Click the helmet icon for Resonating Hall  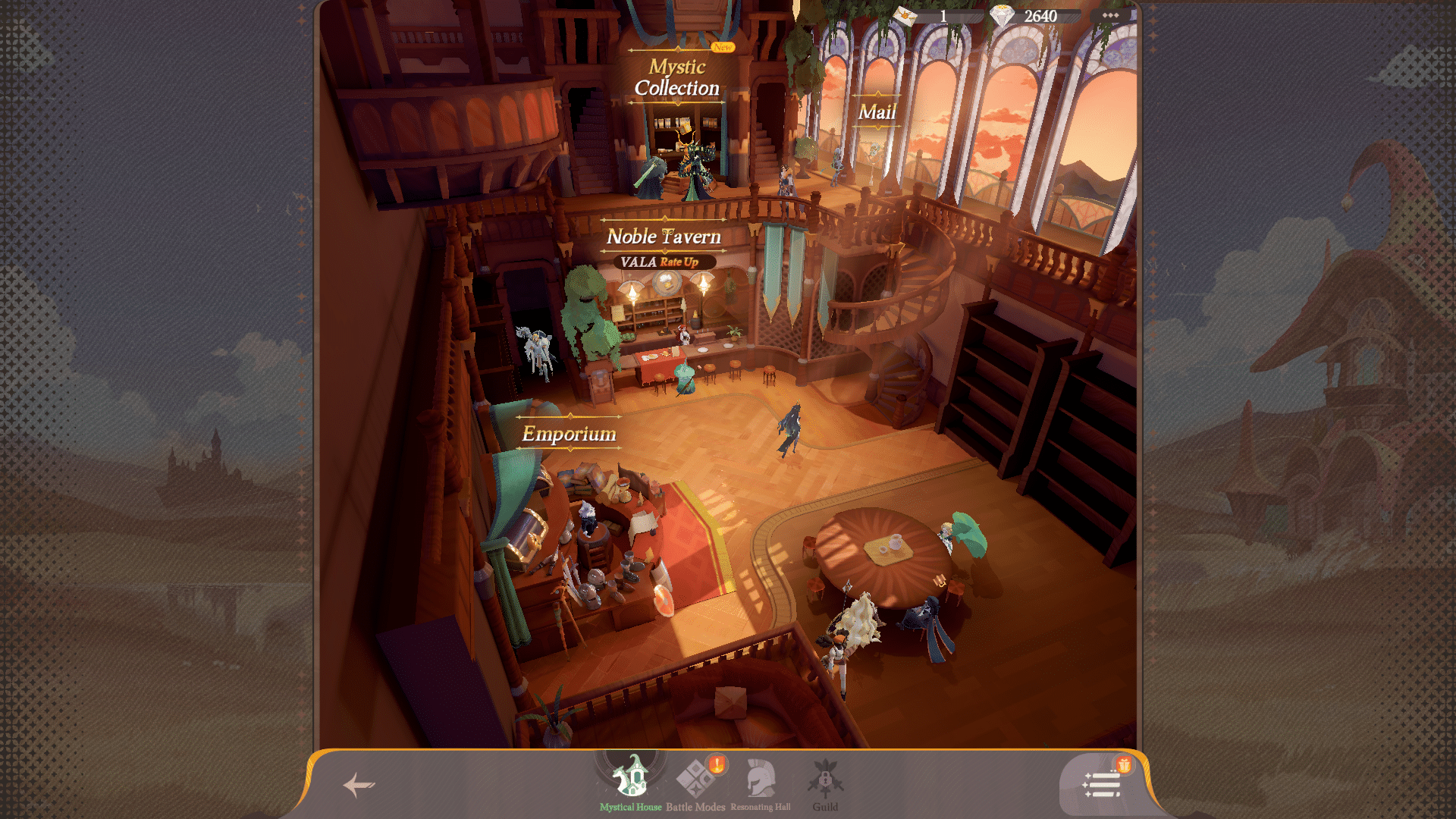[761, 777]
